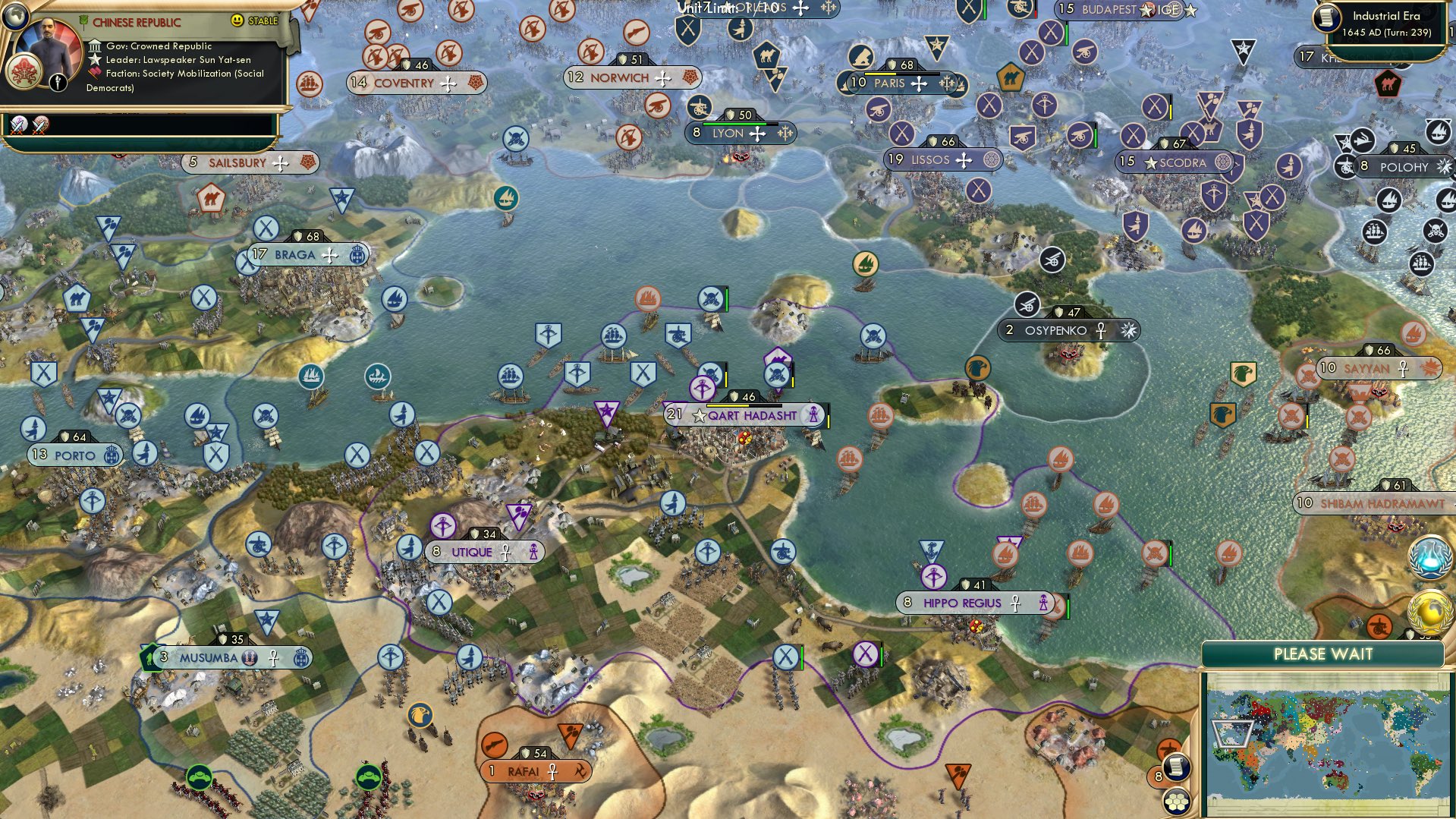The image size is (1456, 819).
Task: Click the purple faith unit icon above Qart Hadasht
Action: pyautogui.click(x=703, y=389)
